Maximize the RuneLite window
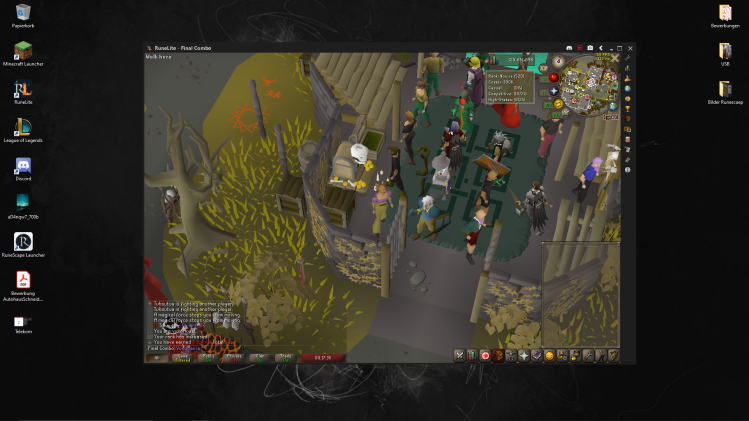 click(620, 47)
